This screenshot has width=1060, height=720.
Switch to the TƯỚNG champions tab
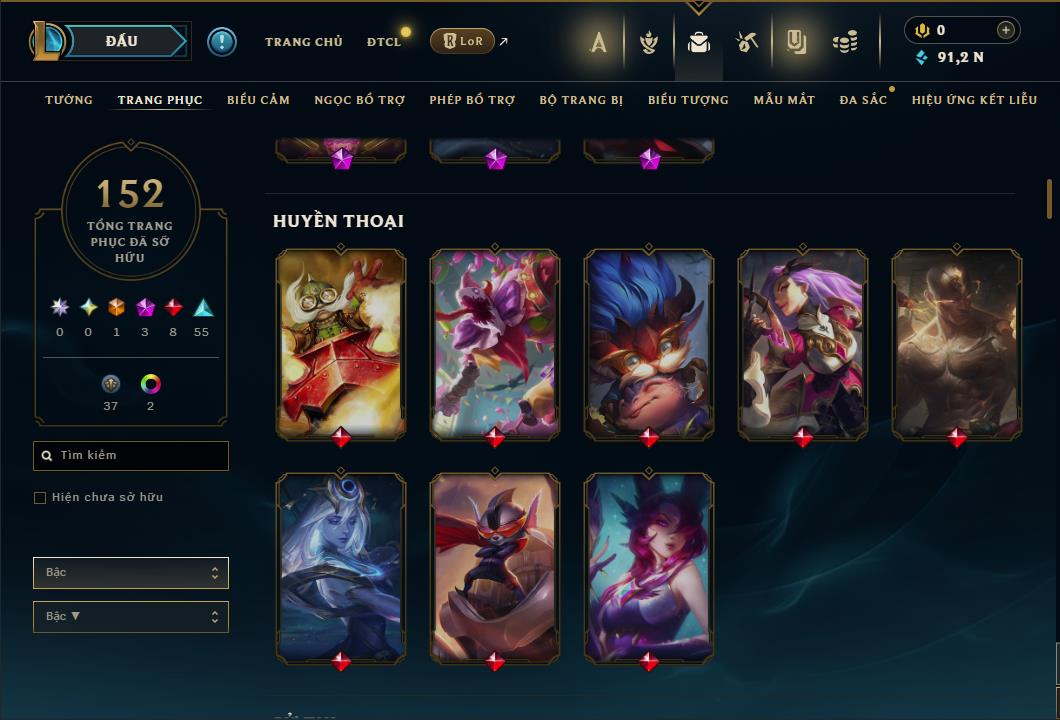point(69,100)
